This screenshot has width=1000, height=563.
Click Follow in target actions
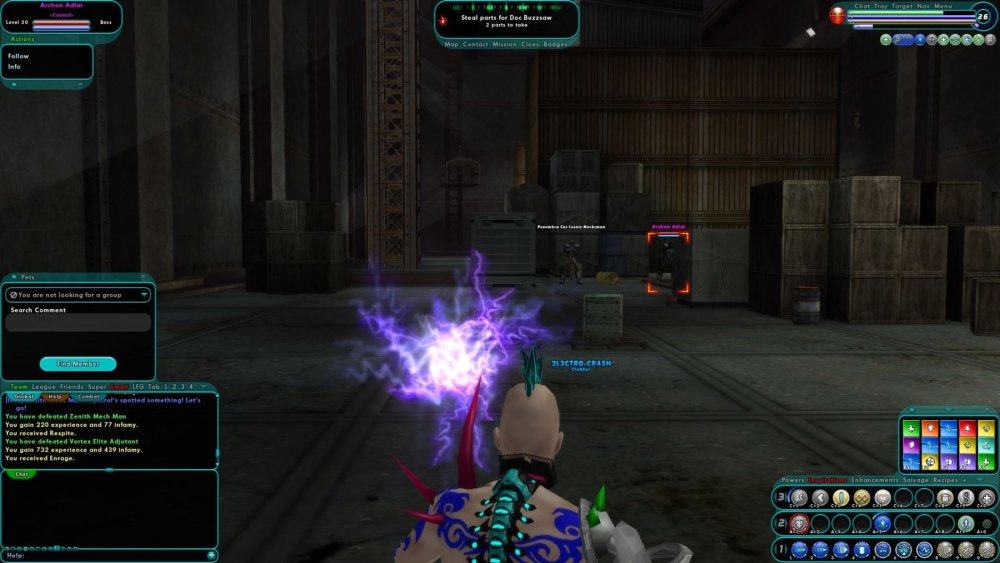tap(19, 56)
